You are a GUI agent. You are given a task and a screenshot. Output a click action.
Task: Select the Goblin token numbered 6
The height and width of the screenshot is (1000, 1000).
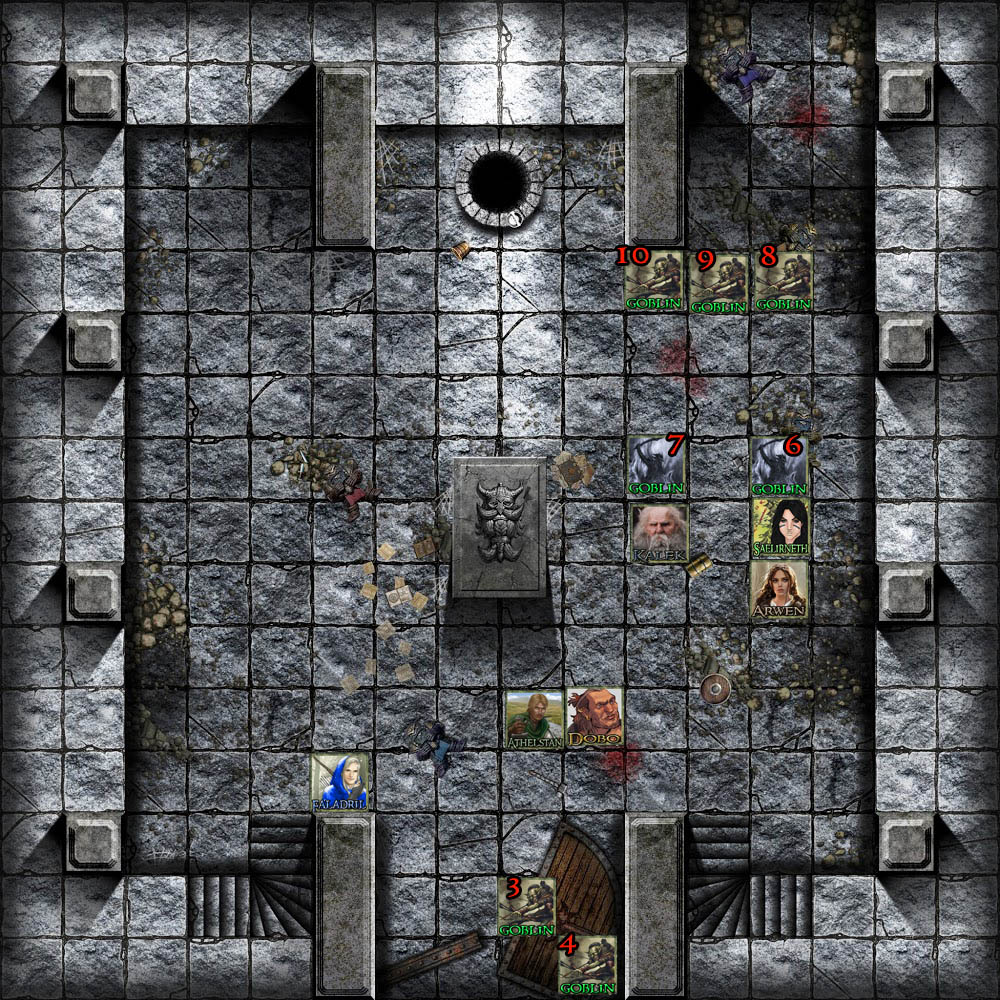coord(780,467)
